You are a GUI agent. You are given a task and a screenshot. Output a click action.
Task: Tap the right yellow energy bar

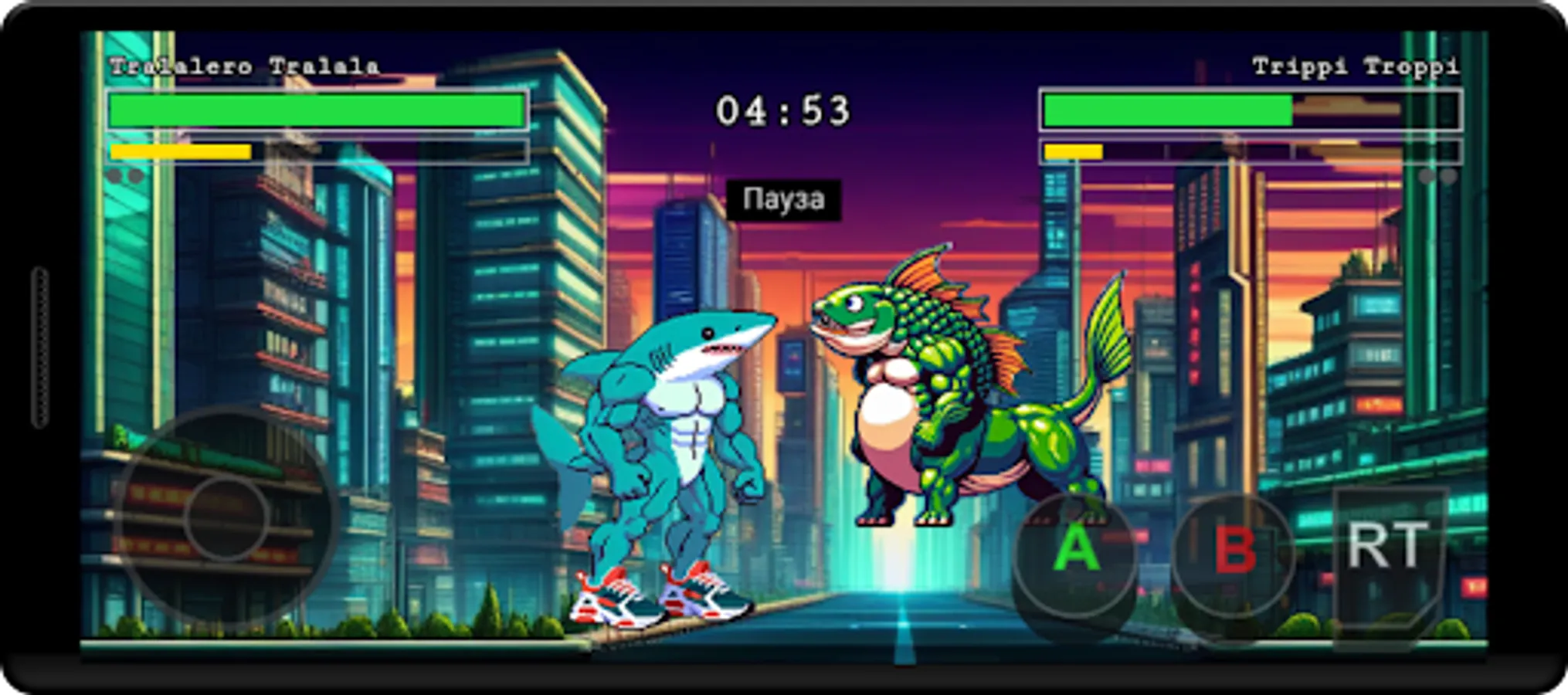[x=1074, y=151]
